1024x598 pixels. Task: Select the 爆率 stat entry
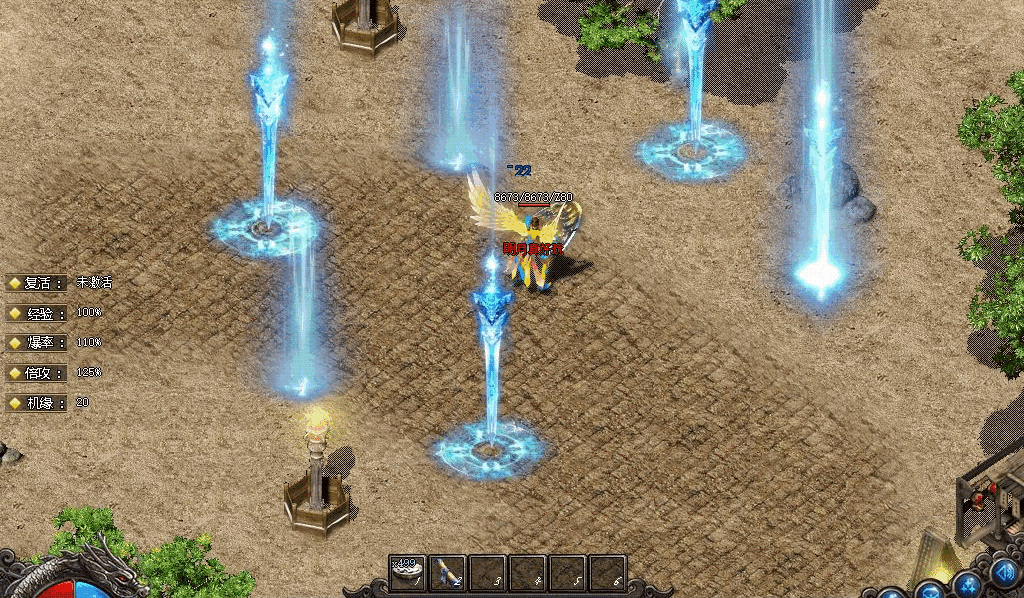point(38,343)
